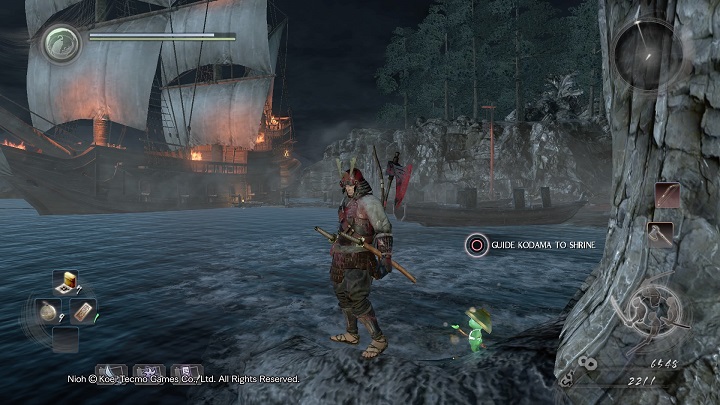Select the upper melee weapon slot

click(668, 195)
